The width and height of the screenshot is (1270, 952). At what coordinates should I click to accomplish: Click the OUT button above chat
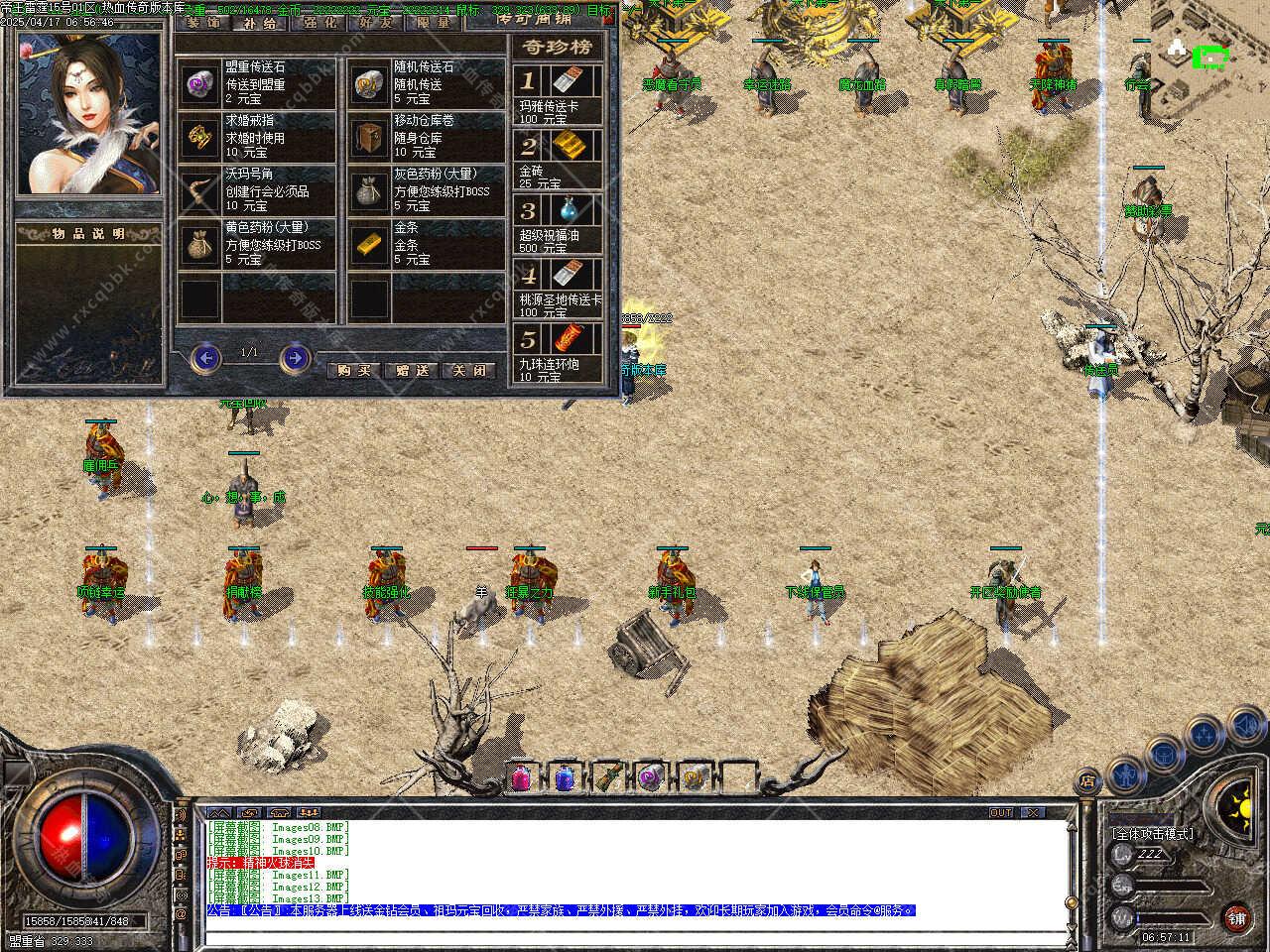pos(1001,812)
